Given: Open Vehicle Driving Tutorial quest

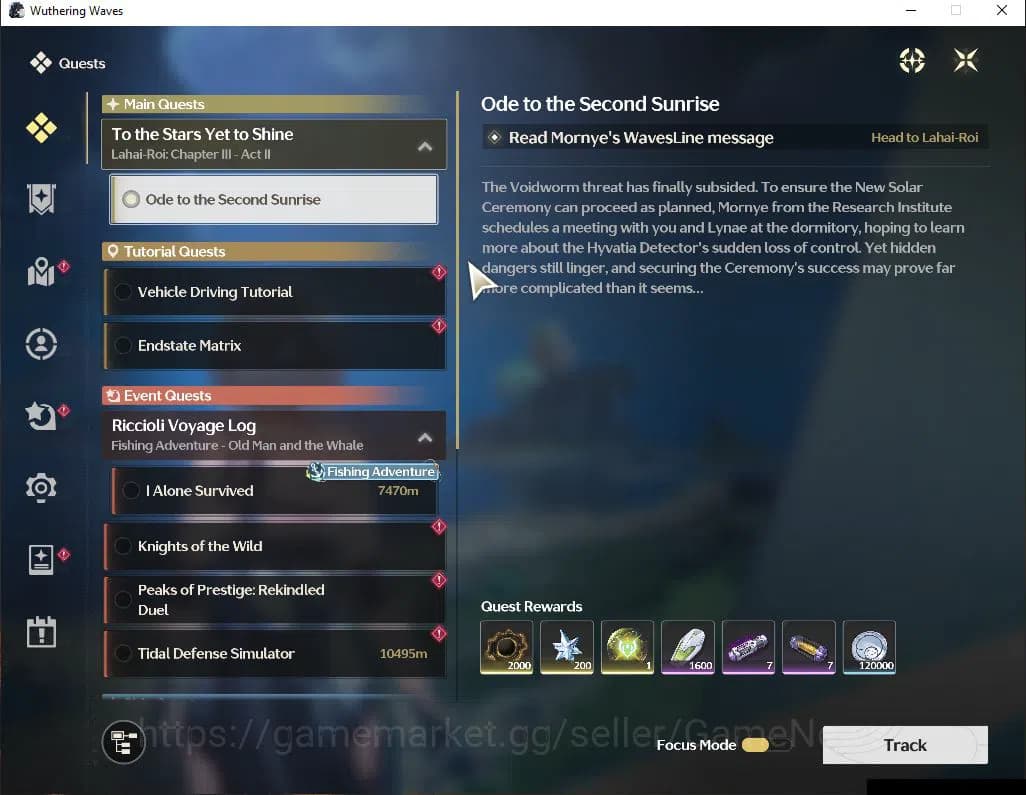Looking at the screenshot, I should point(273,292).
